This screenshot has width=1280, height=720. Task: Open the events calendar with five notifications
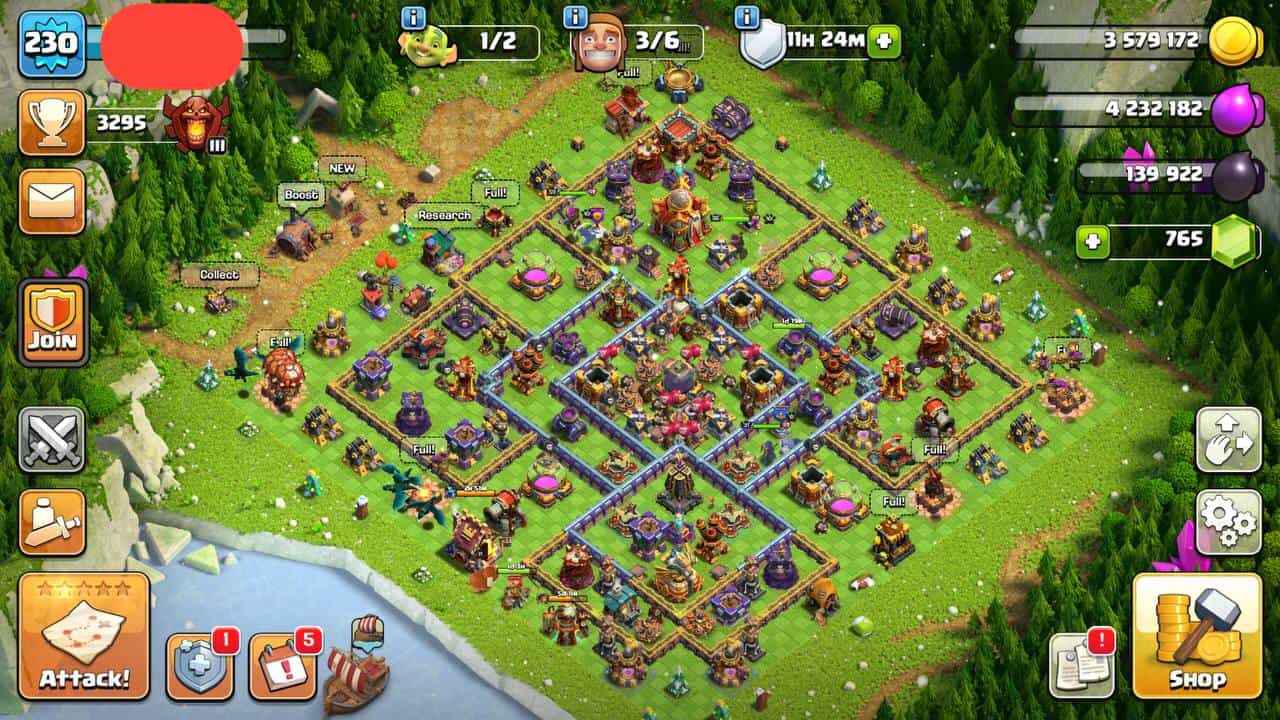coord(282,665)
